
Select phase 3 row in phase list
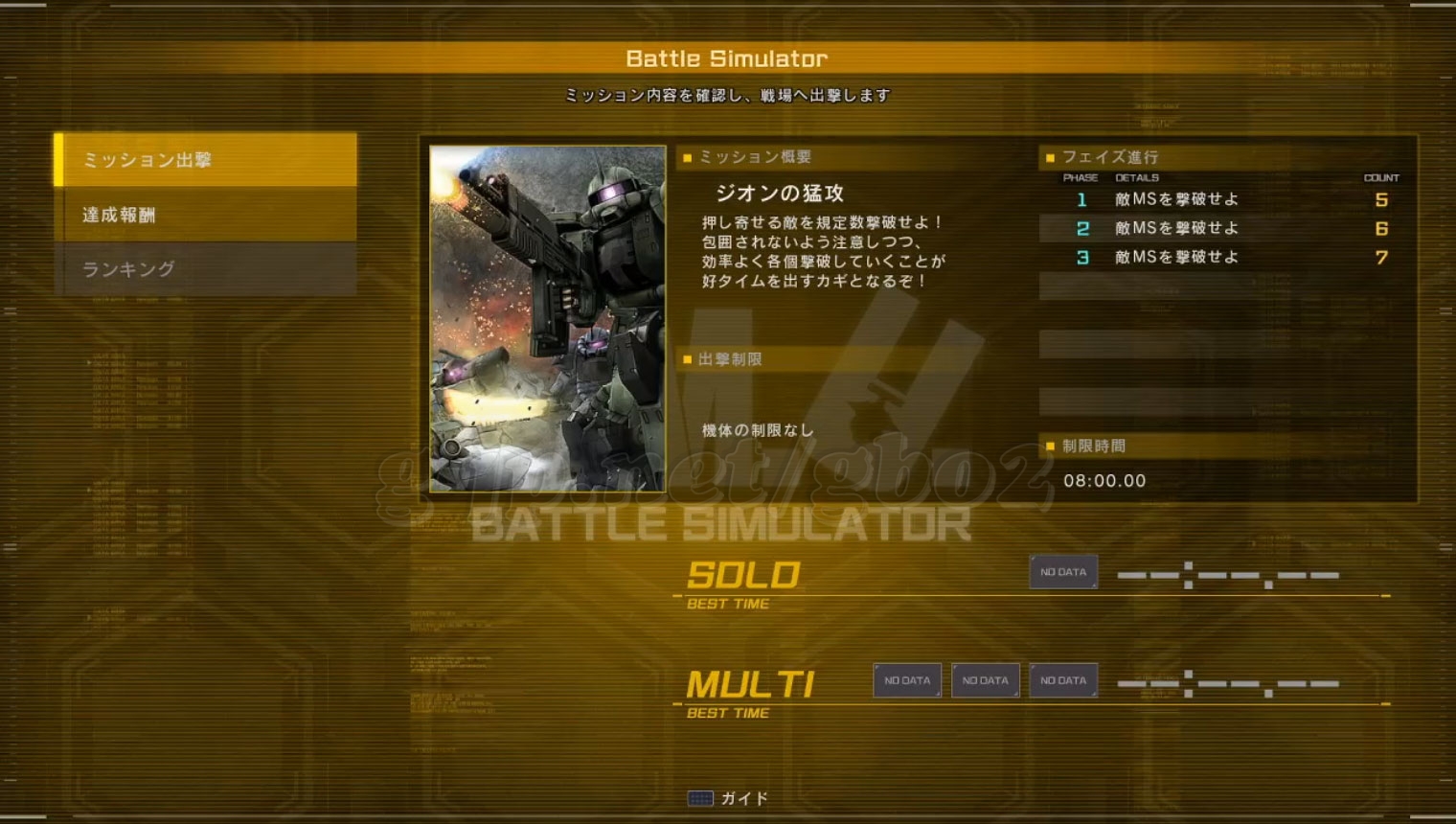1224,258
